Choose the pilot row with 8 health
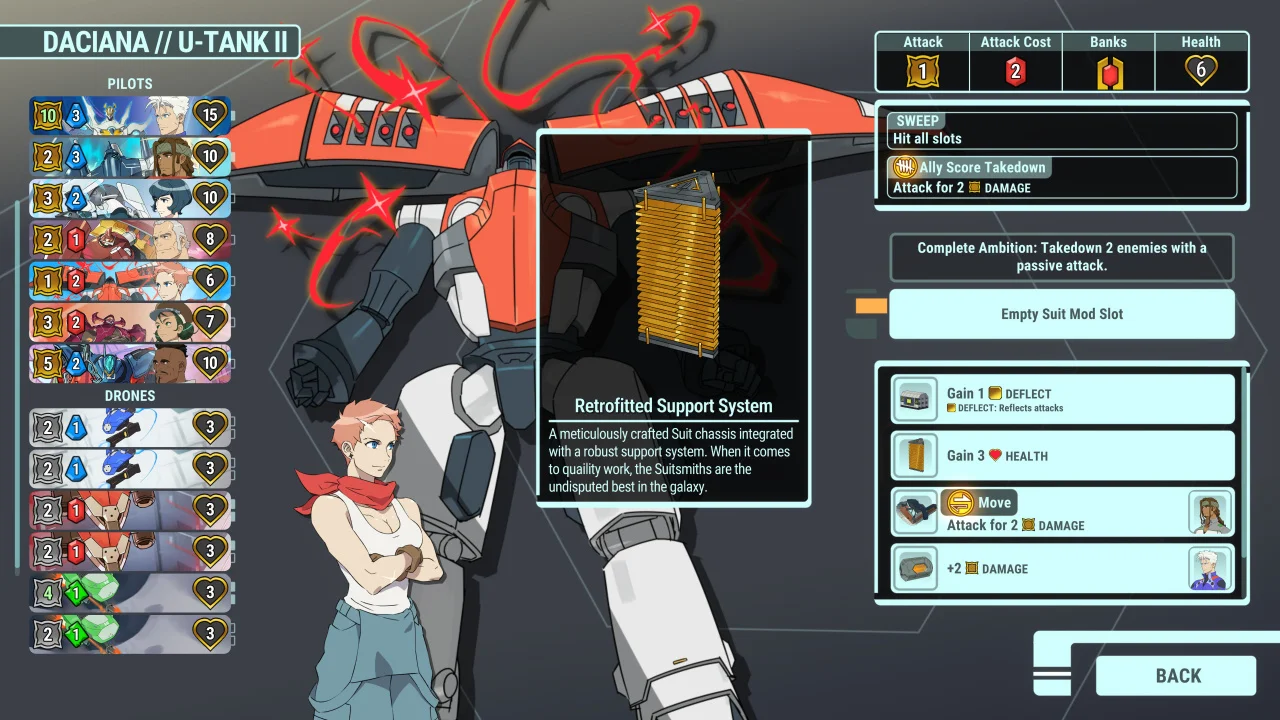The width and height of the screenshot is (1280, 720). (x=130, y=240)
